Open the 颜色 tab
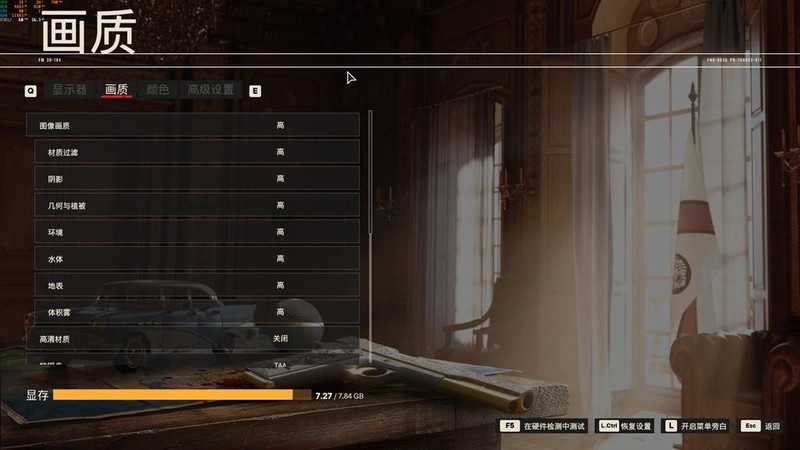The height and width of the screenshot is (450, 800). 158,90
